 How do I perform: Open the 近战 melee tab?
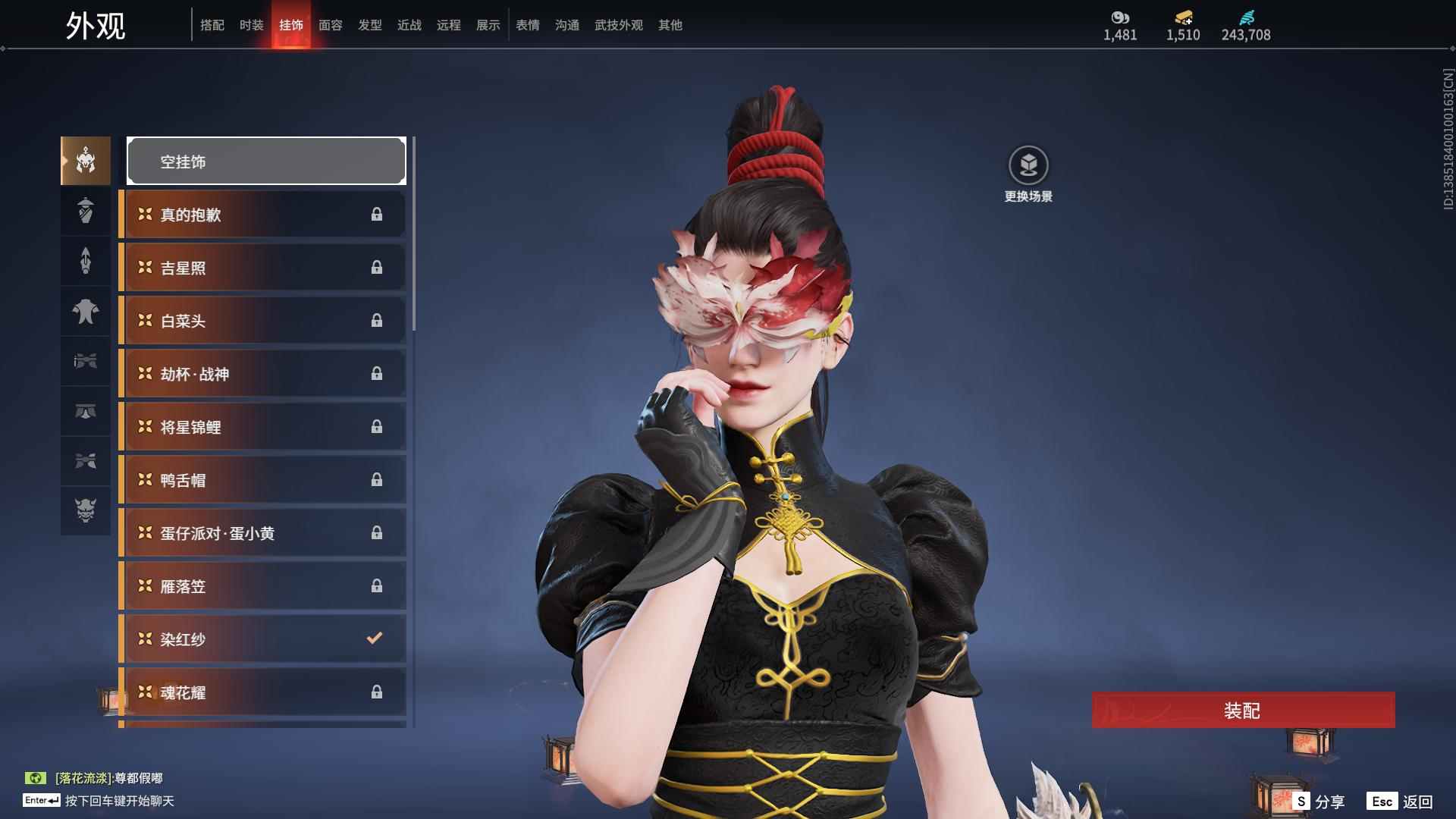(x=409, y=25)
